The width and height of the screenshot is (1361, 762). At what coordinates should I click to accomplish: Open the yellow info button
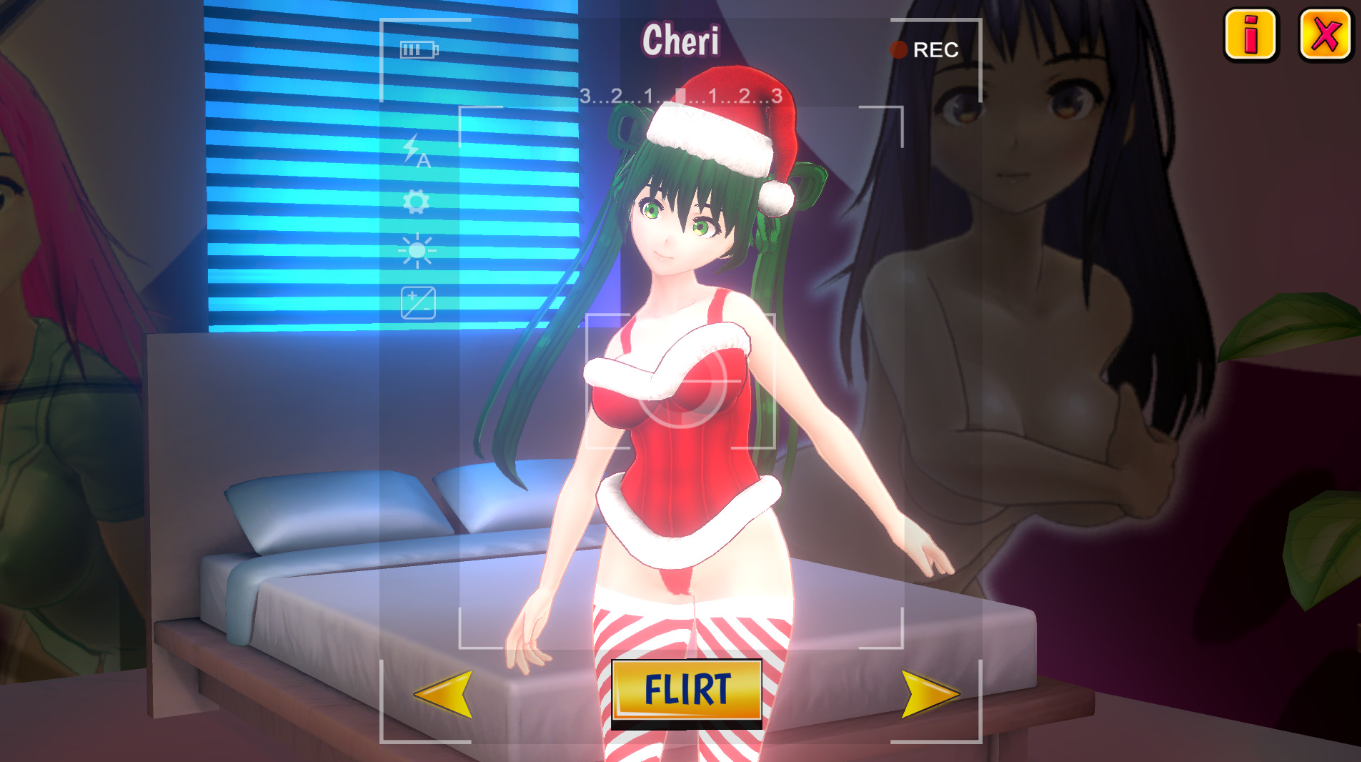(x=1250, y=36)
